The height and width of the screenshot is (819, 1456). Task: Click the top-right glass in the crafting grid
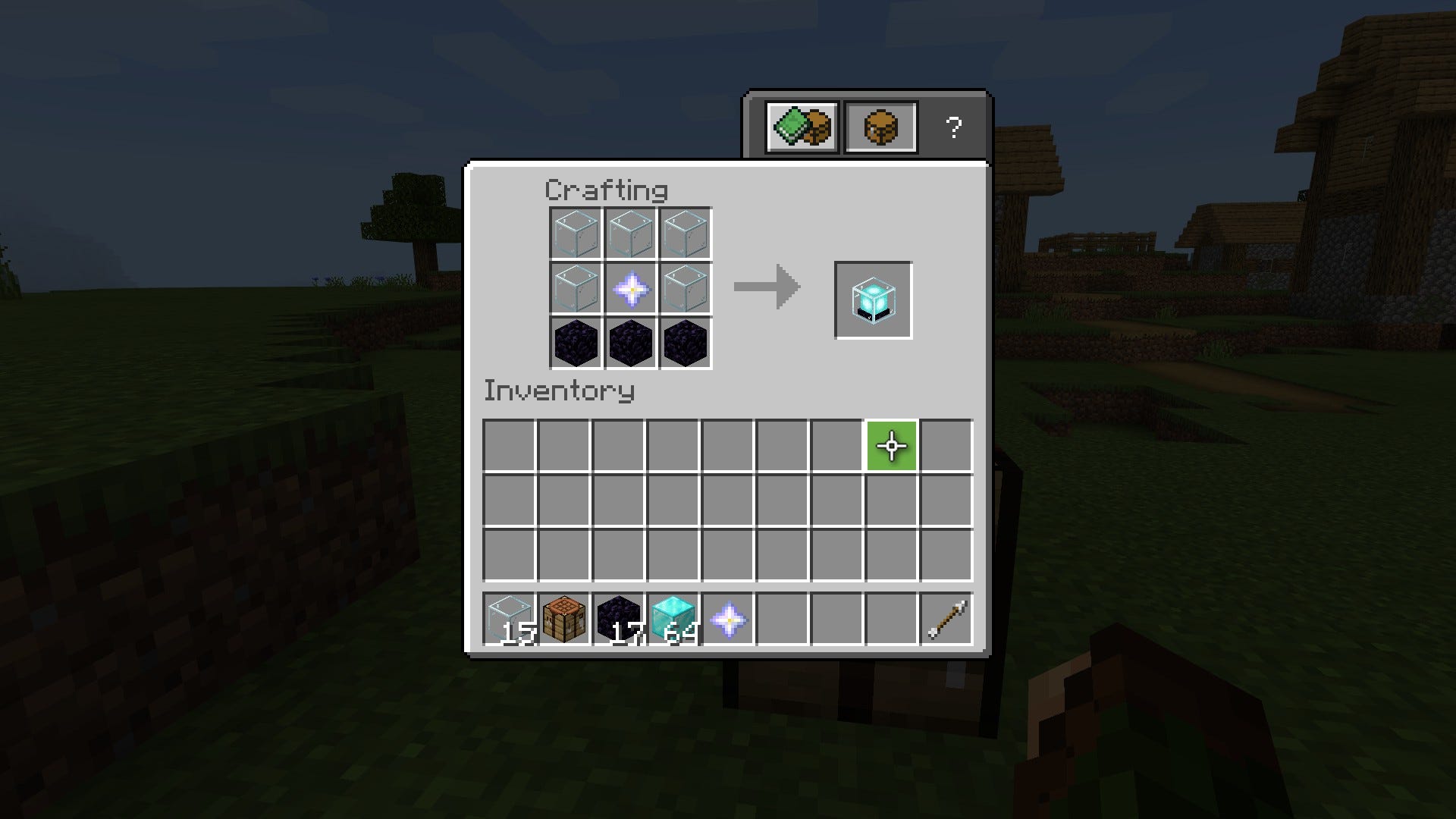[686, 234]
